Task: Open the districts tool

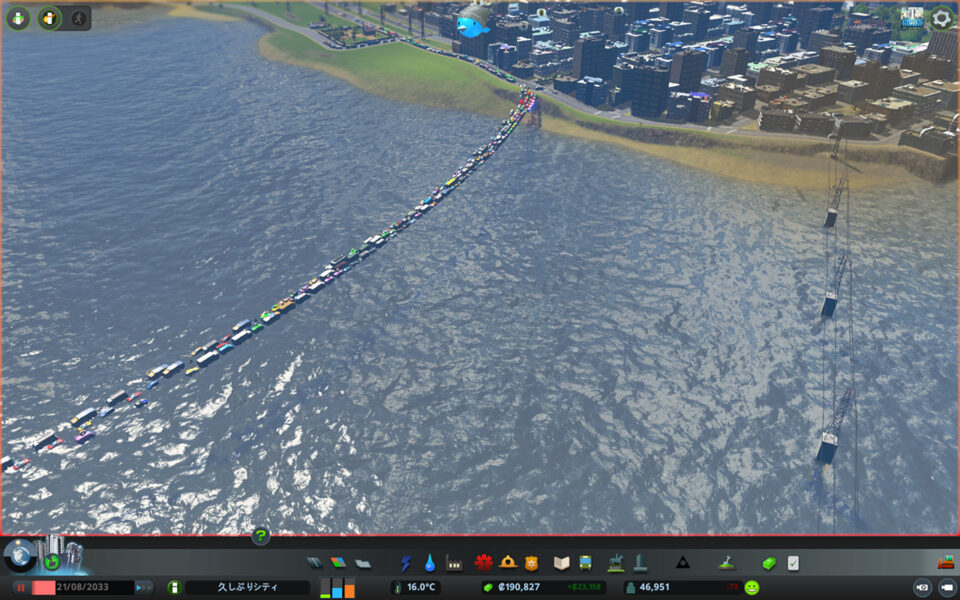Action: tap(362, 563)
